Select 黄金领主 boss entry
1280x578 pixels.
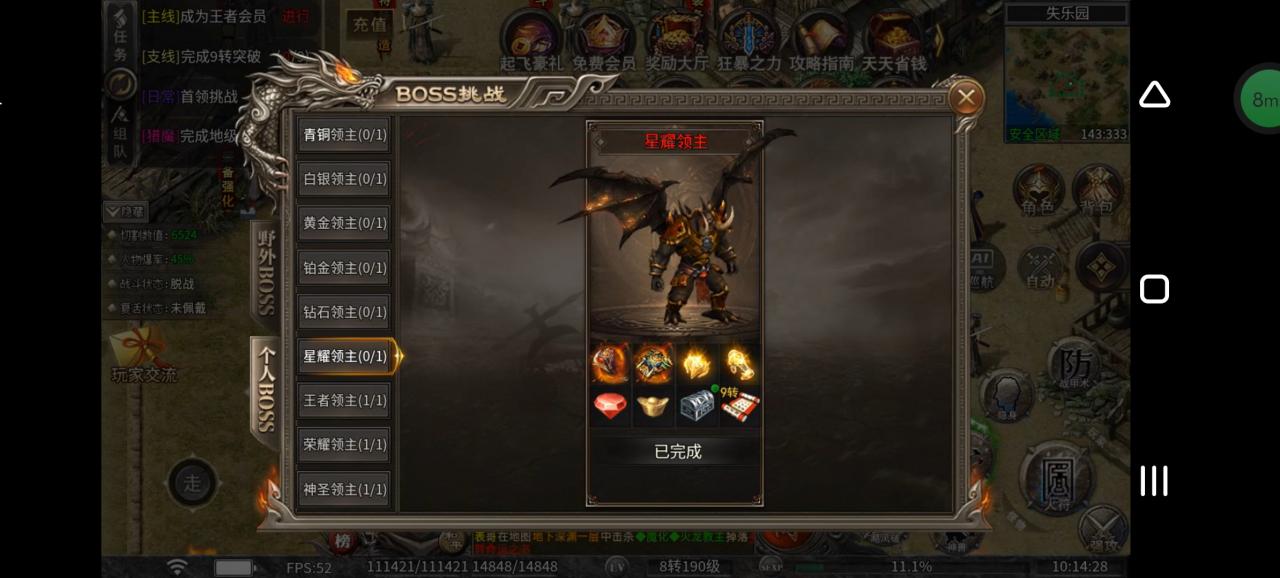[x=345, y=223]
